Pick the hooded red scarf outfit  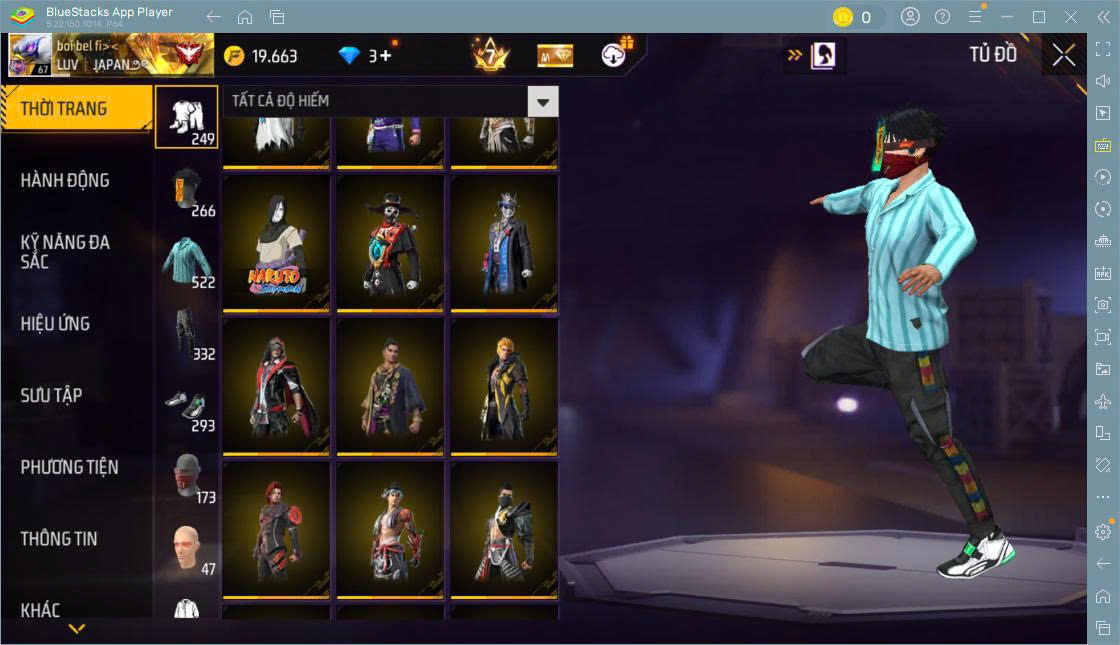(x=276, y=386)
